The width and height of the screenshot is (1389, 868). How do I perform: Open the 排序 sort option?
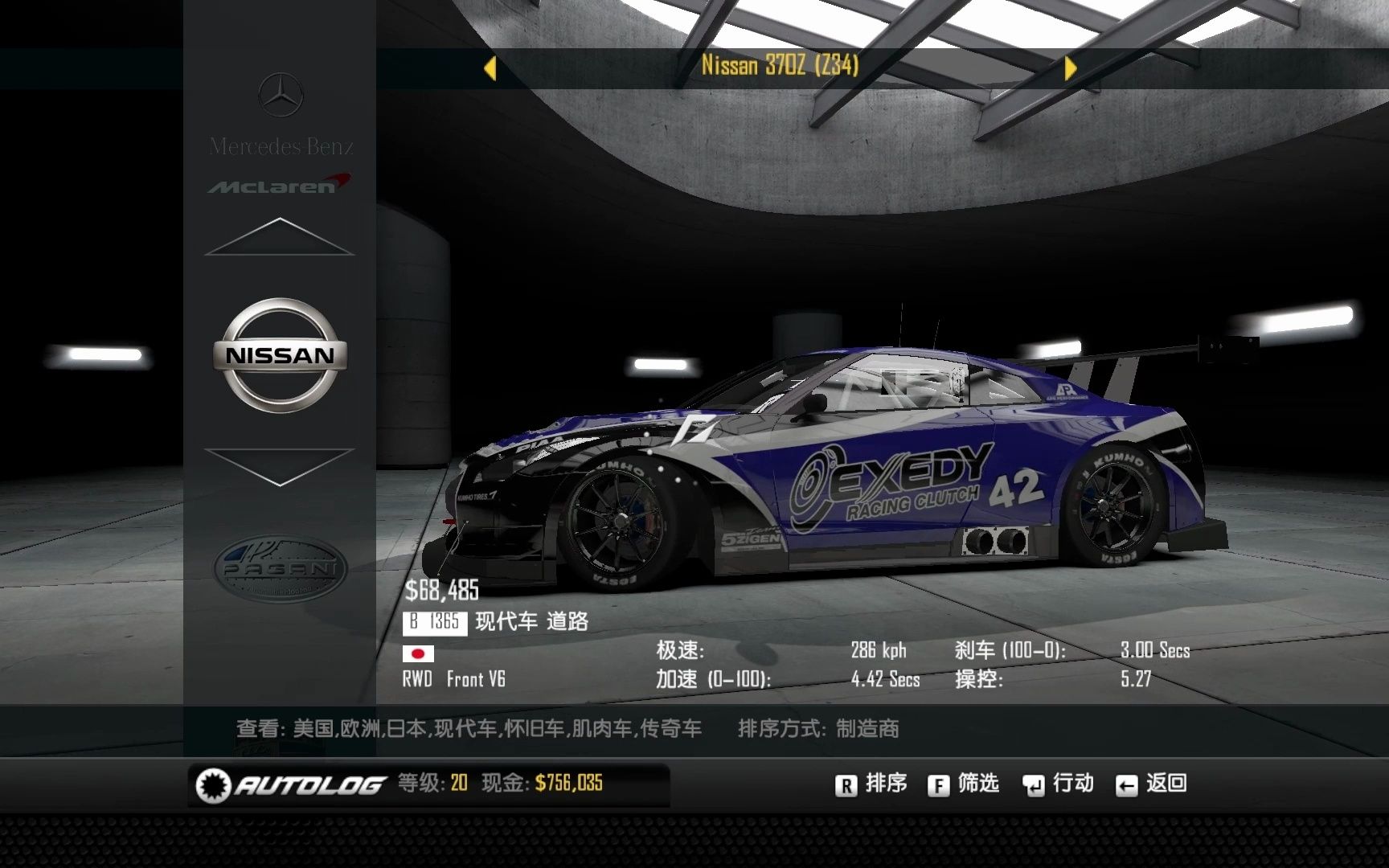[x=871, y=784]
